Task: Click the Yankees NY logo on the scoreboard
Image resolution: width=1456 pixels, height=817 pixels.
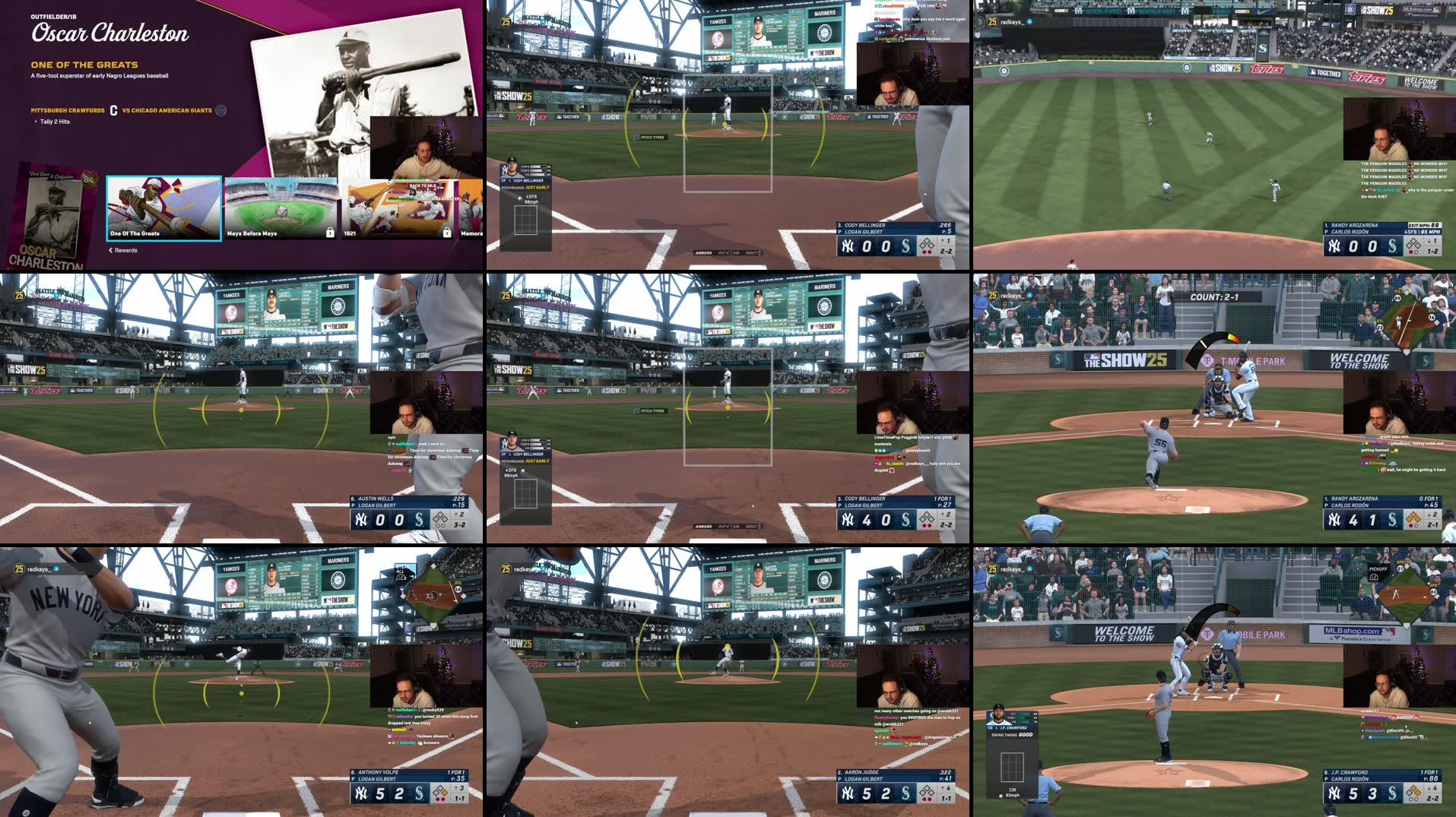Action: coord(849,245)
